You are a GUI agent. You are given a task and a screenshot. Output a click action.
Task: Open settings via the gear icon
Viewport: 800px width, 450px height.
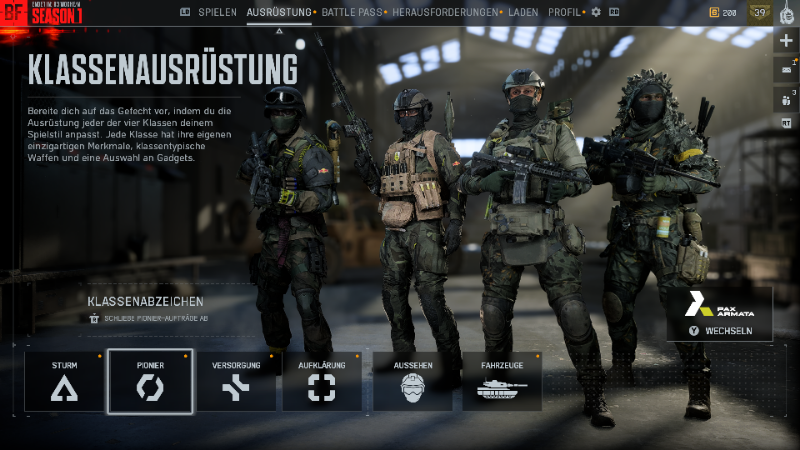tap(596, 12)
